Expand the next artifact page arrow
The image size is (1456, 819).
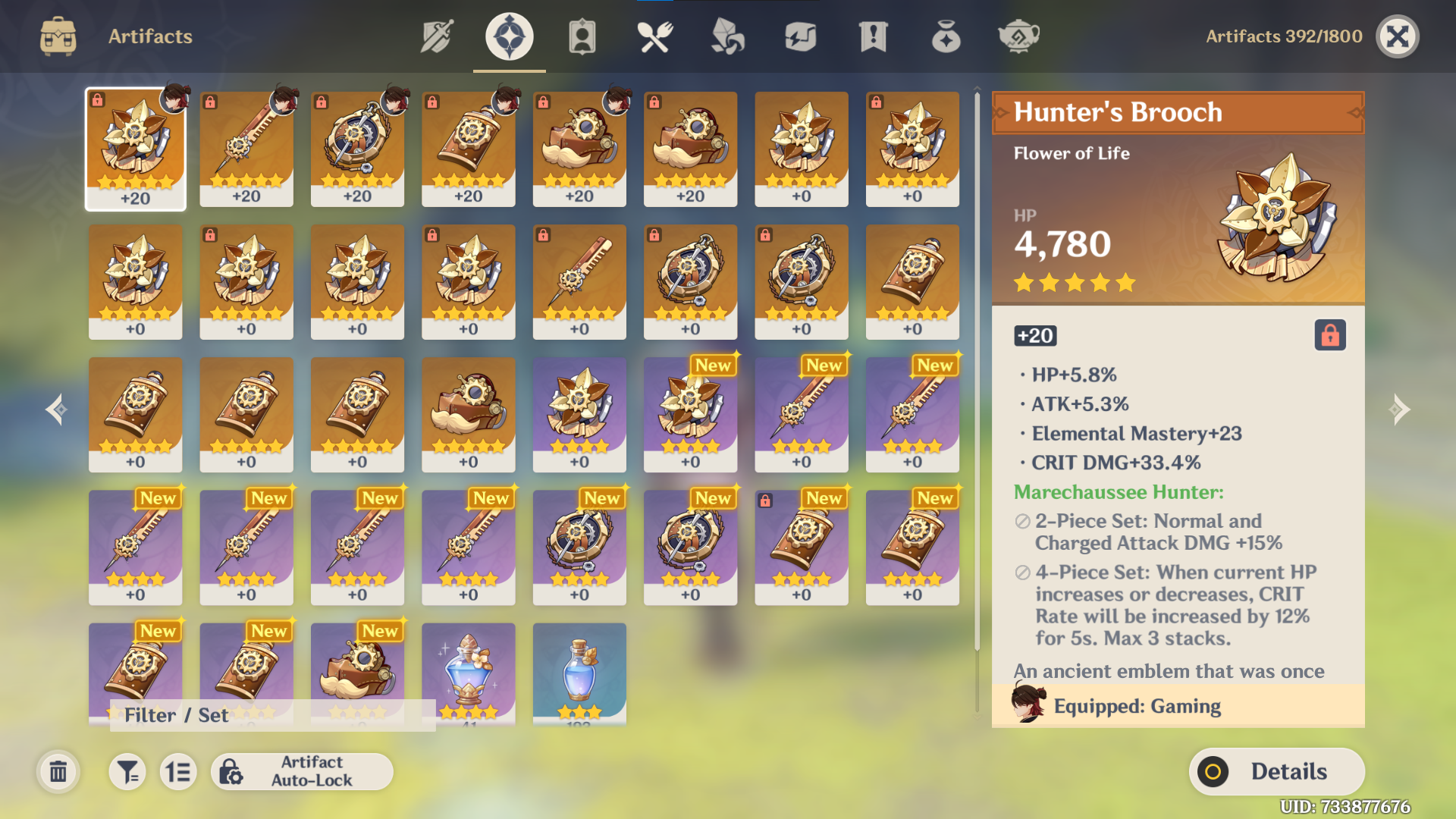click(1399, 409)
